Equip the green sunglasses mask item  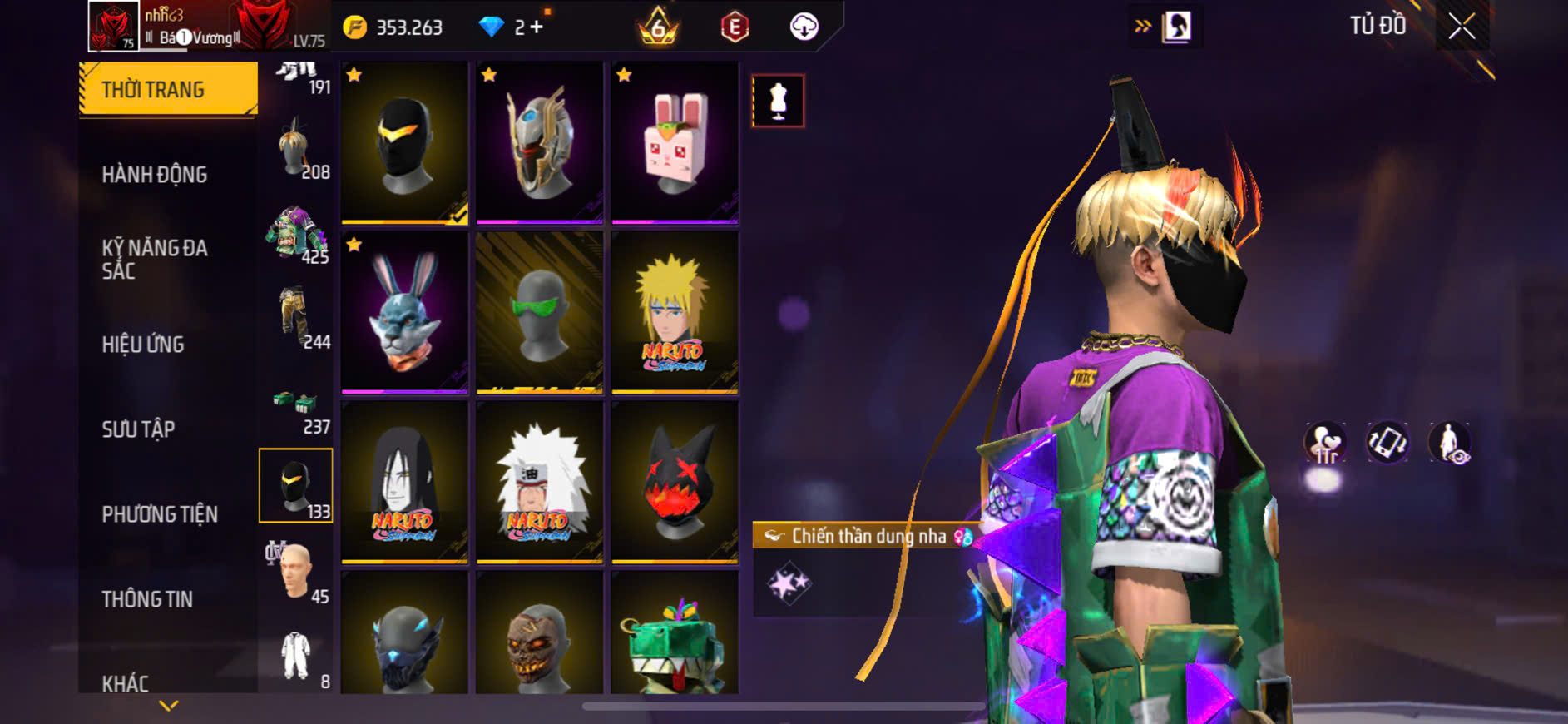click(540, 312)
